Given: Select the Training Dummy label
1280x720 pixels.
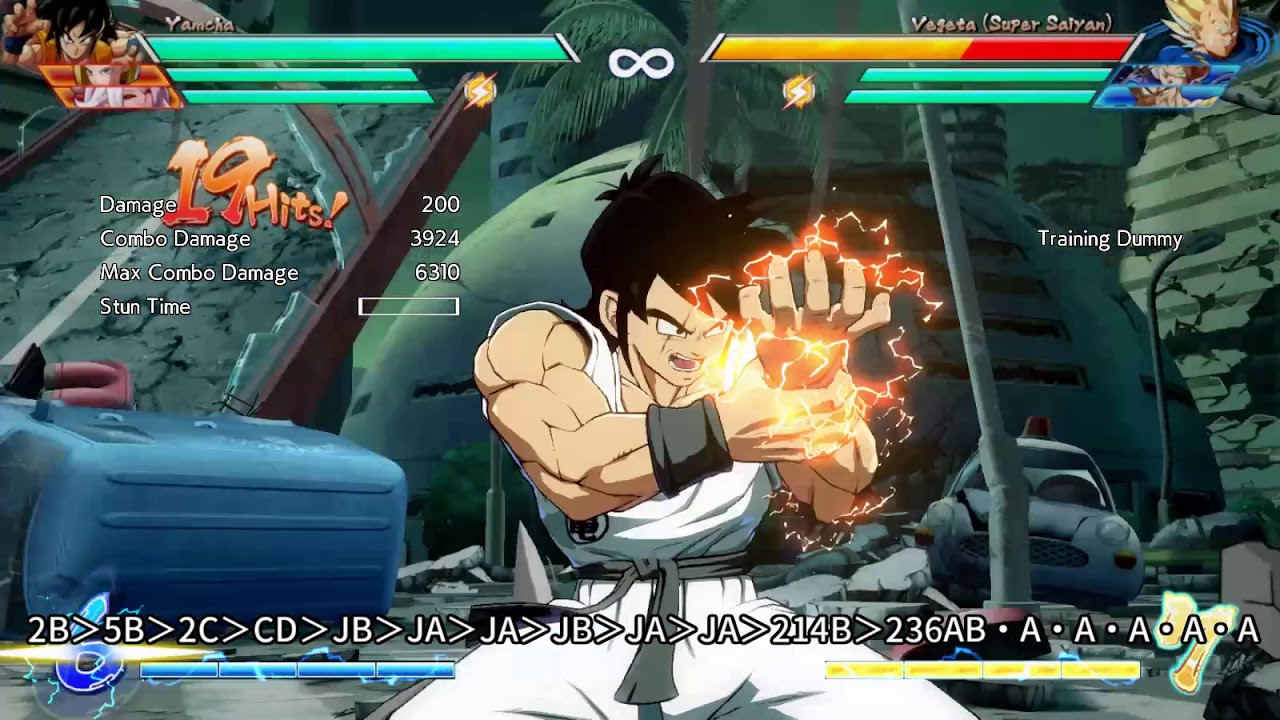Looking at the screenshot, I should coord(1108,240).
